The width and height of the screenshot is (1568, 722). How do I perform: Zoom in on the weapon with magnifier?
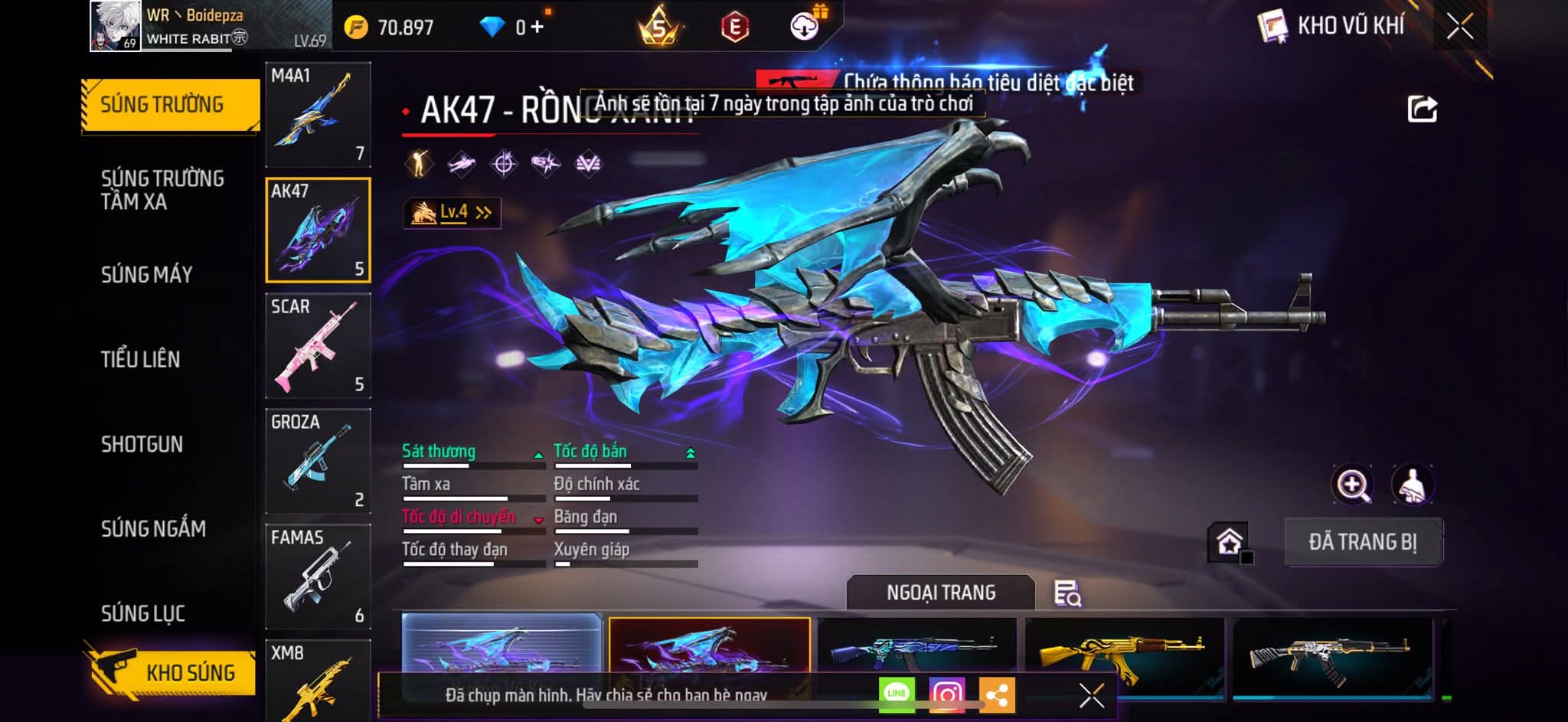(x=1353, y=485)
